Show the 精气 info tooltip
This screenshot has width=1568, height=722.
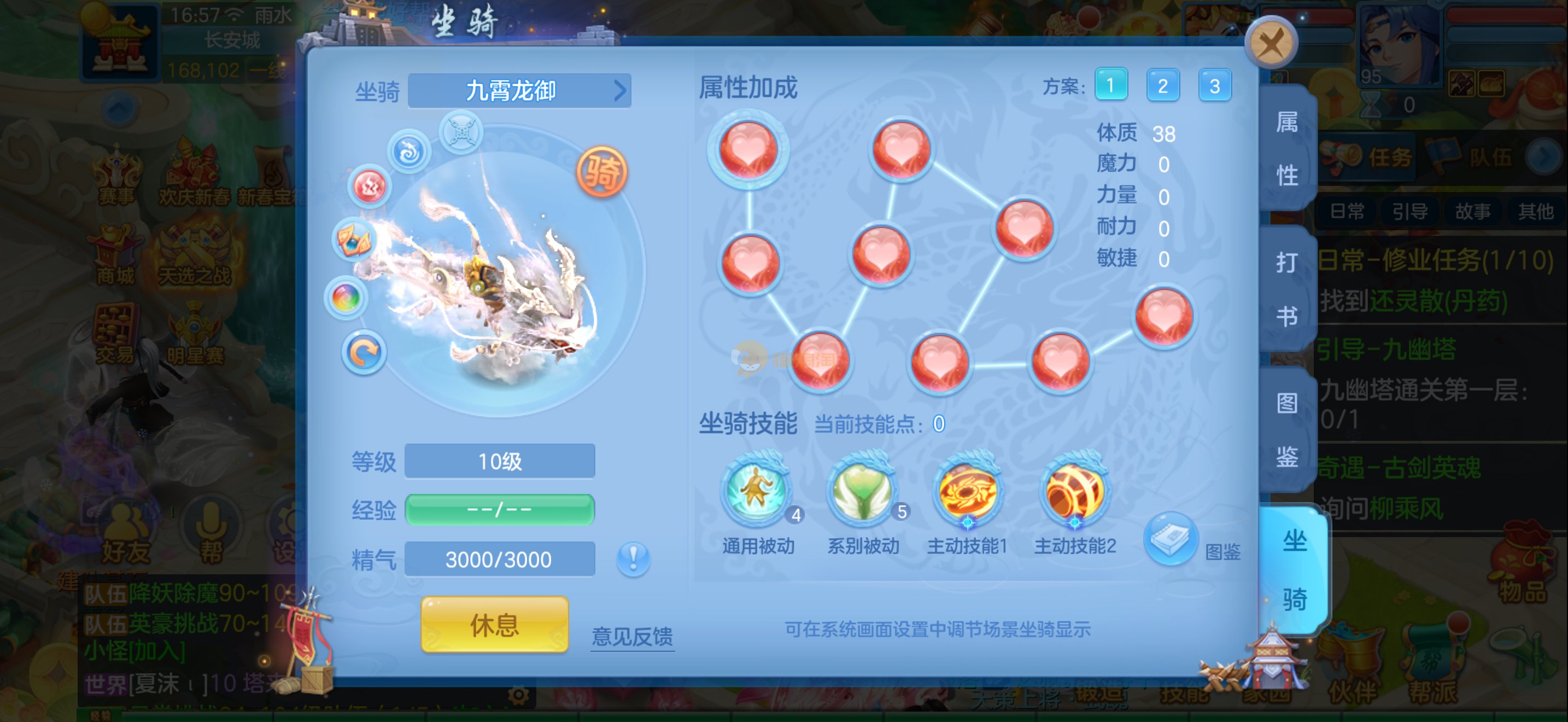point(633,557)
